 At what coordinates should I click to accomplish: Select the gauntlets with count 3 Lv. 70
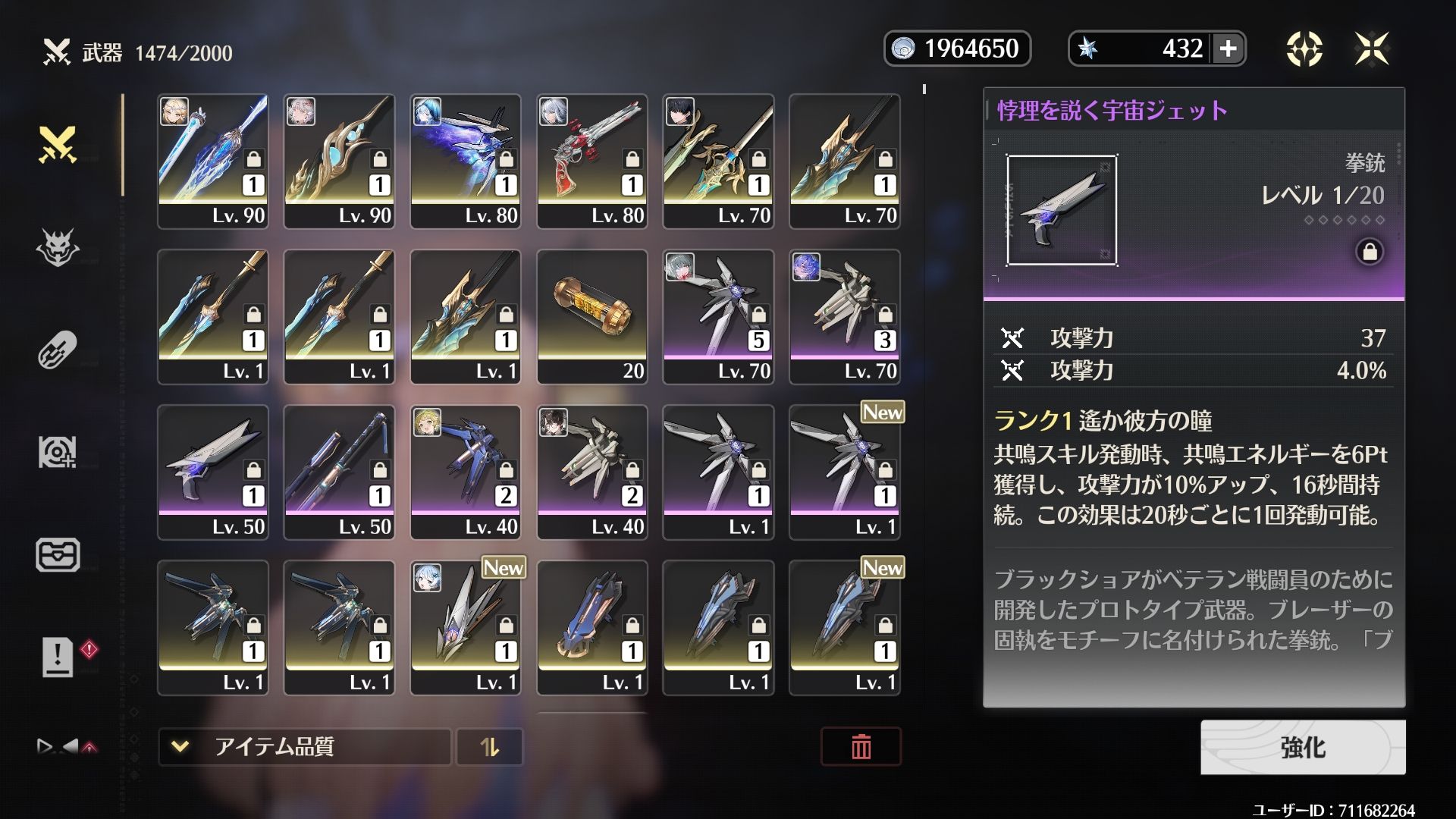(845, 316)
